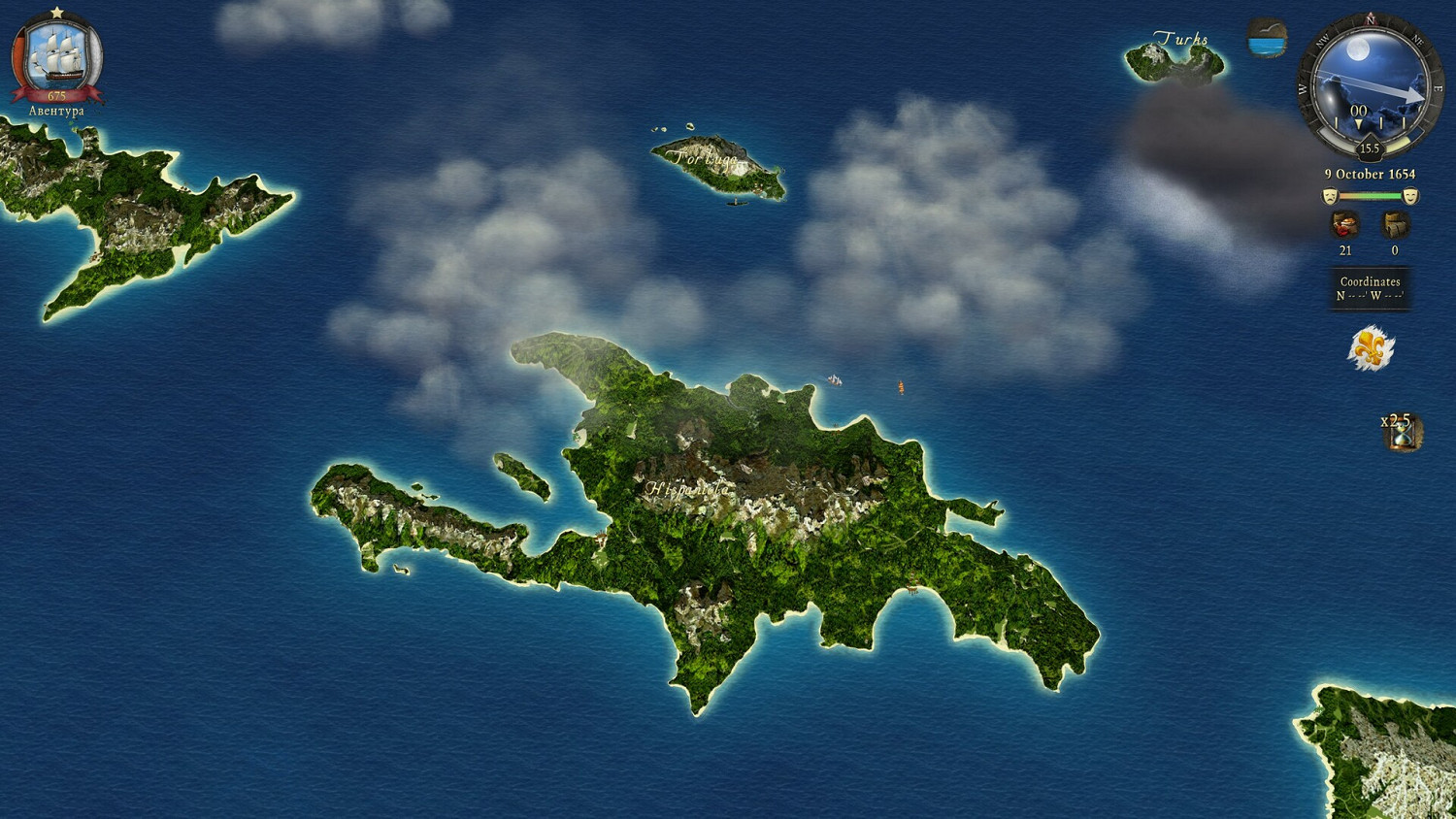This screenshot has height=819, width=1456.
Task: Click the x2.5 time multiplier label
Action: coord(1394,421)
